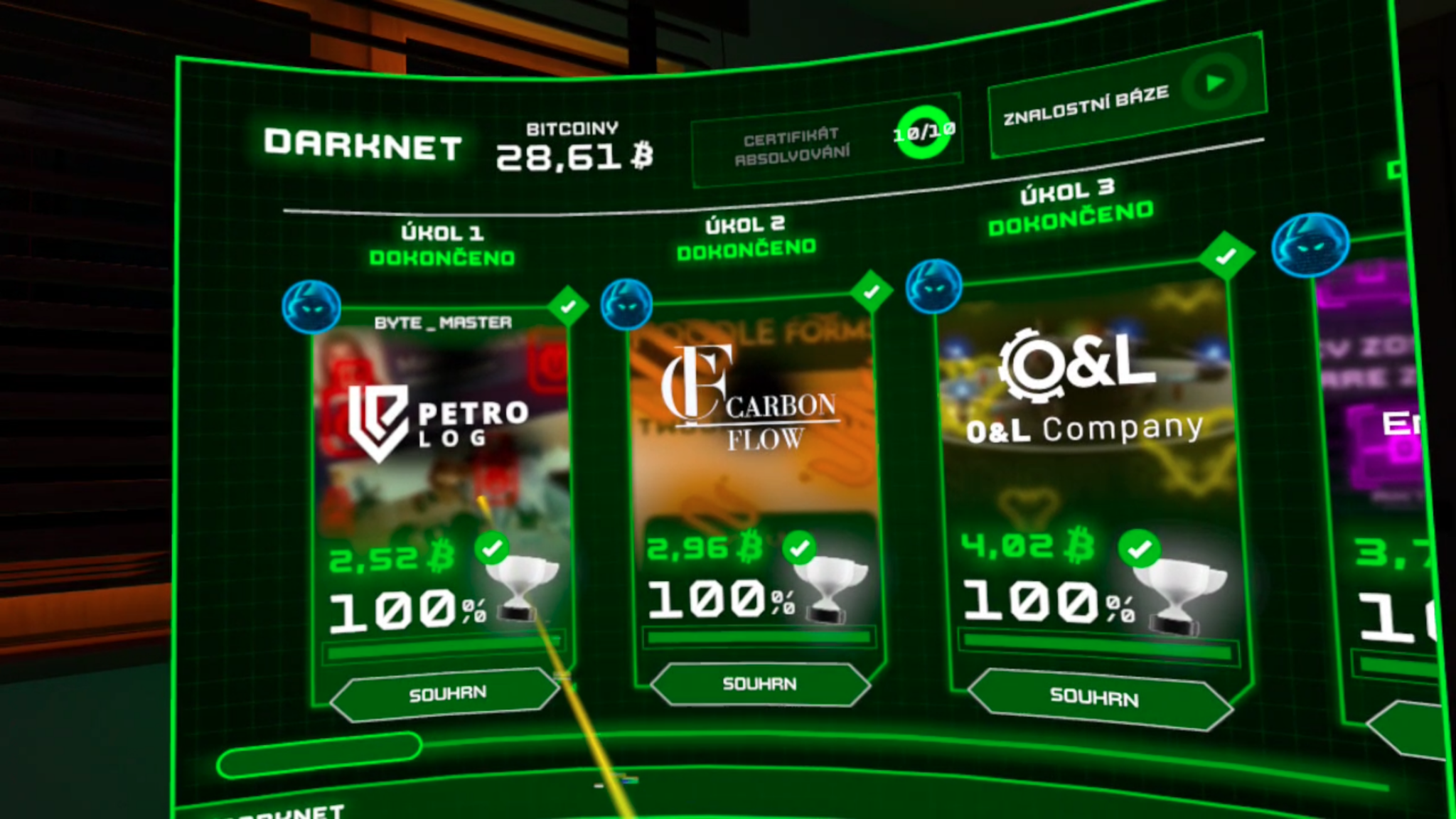Click the horizontal scrollbar below the task cards

point(320,754)
